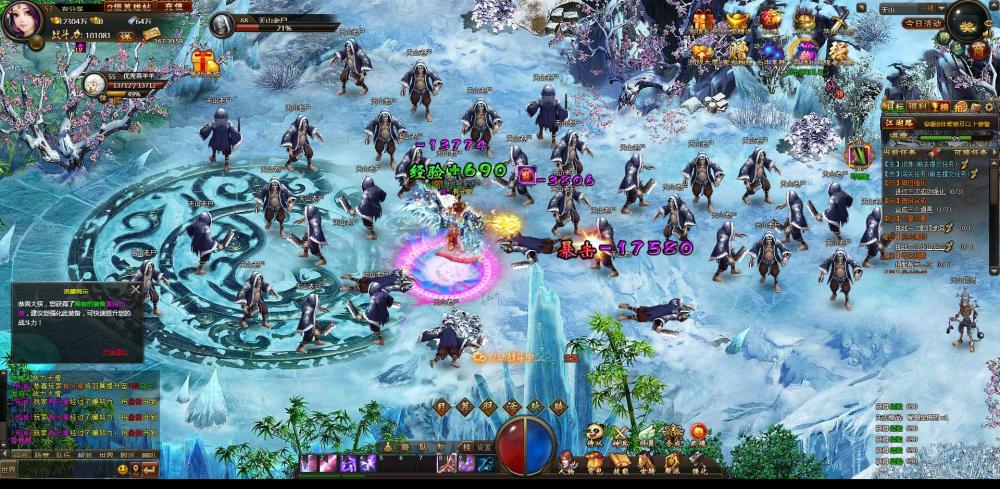The image size is (1000, 489).
Task: Close the tip popup with the X
Action: pos(135,289)
